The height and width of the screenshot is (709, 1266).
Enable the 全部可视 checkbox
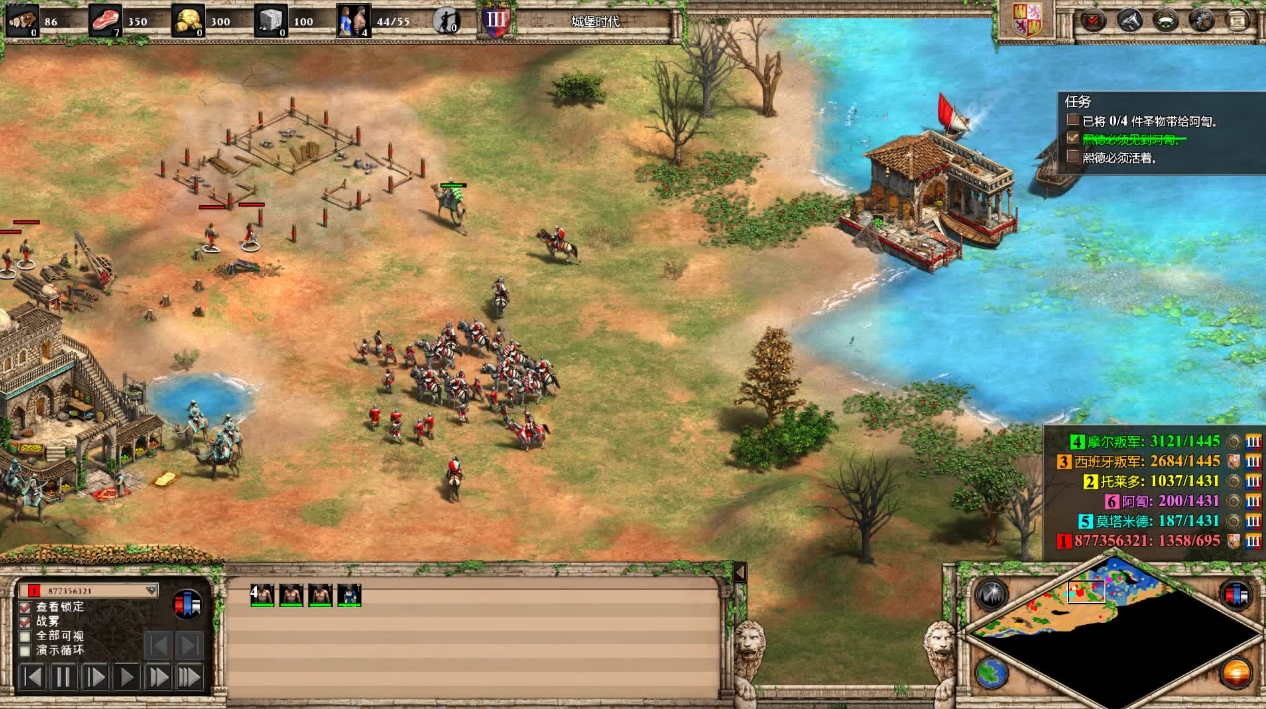[x=25, y=636]
